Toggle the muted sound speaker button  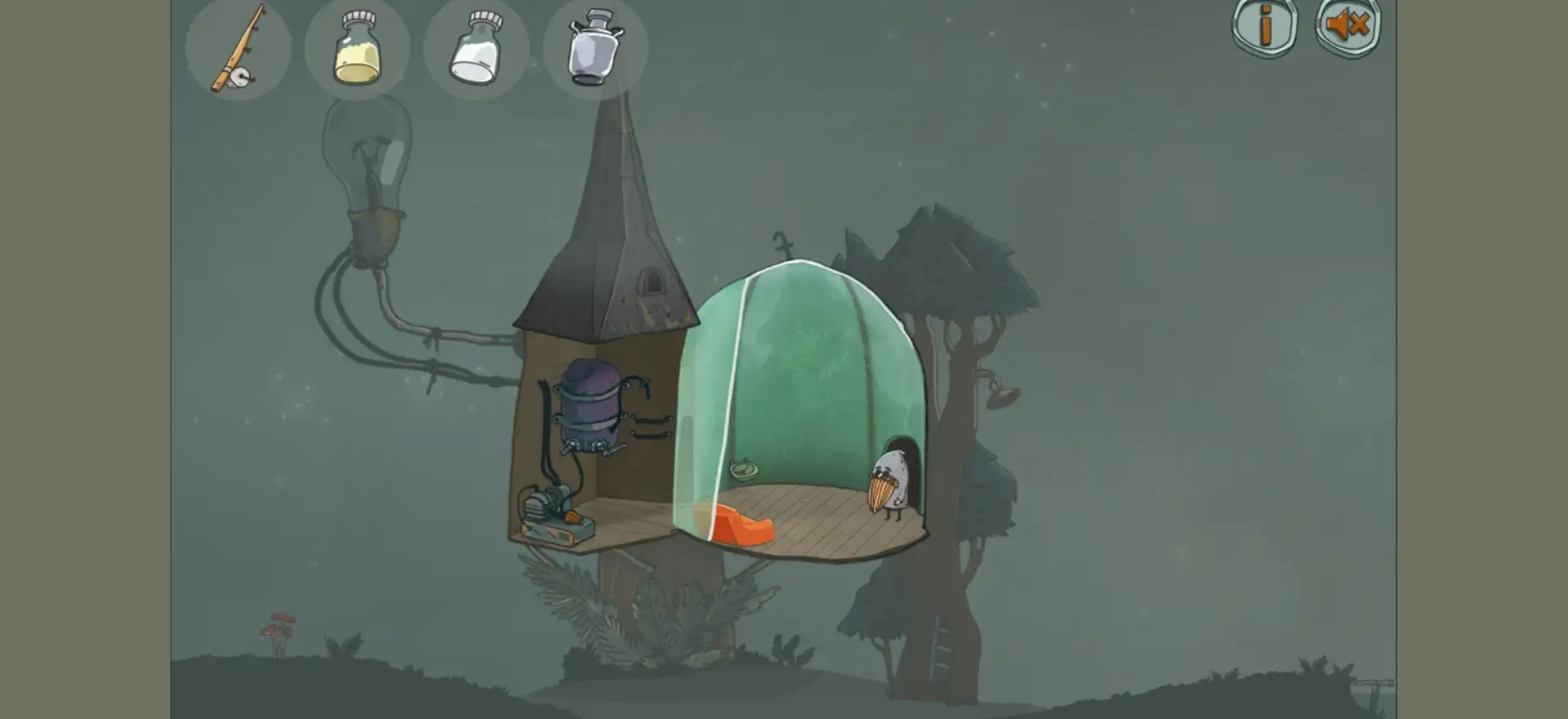1347,27
